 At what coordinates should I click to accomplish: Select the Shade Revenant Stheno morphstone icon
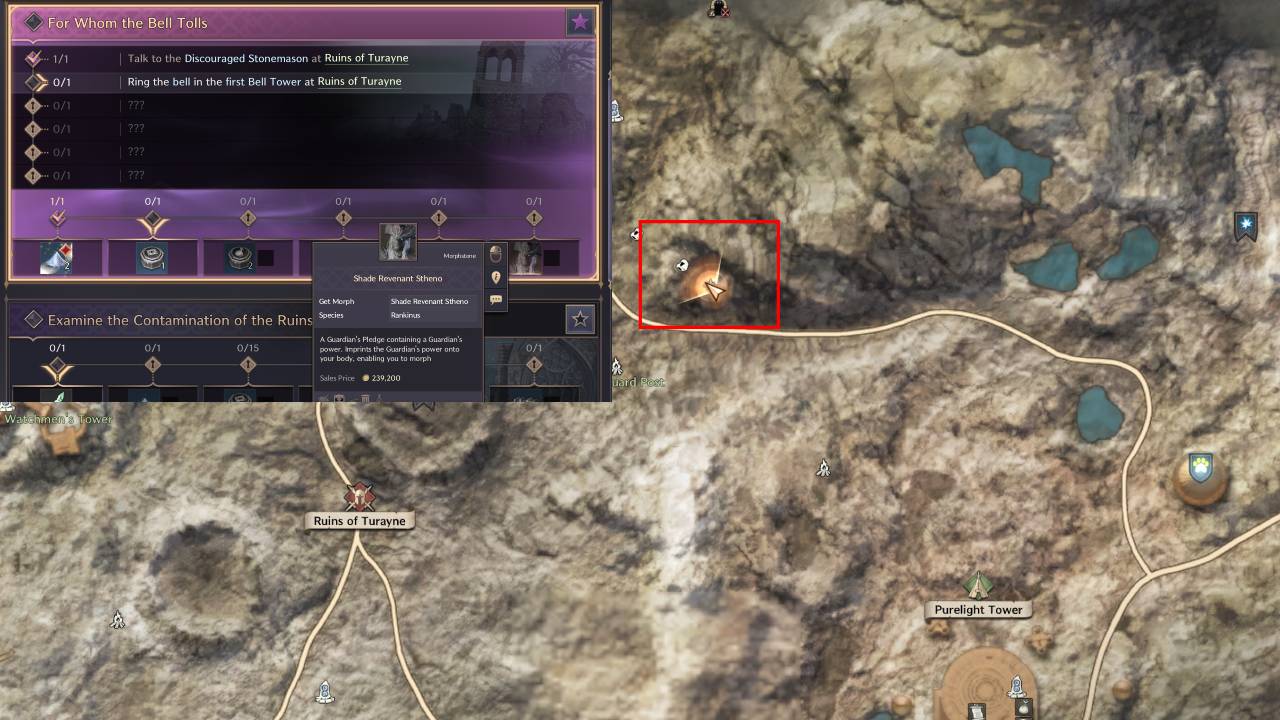396,244
